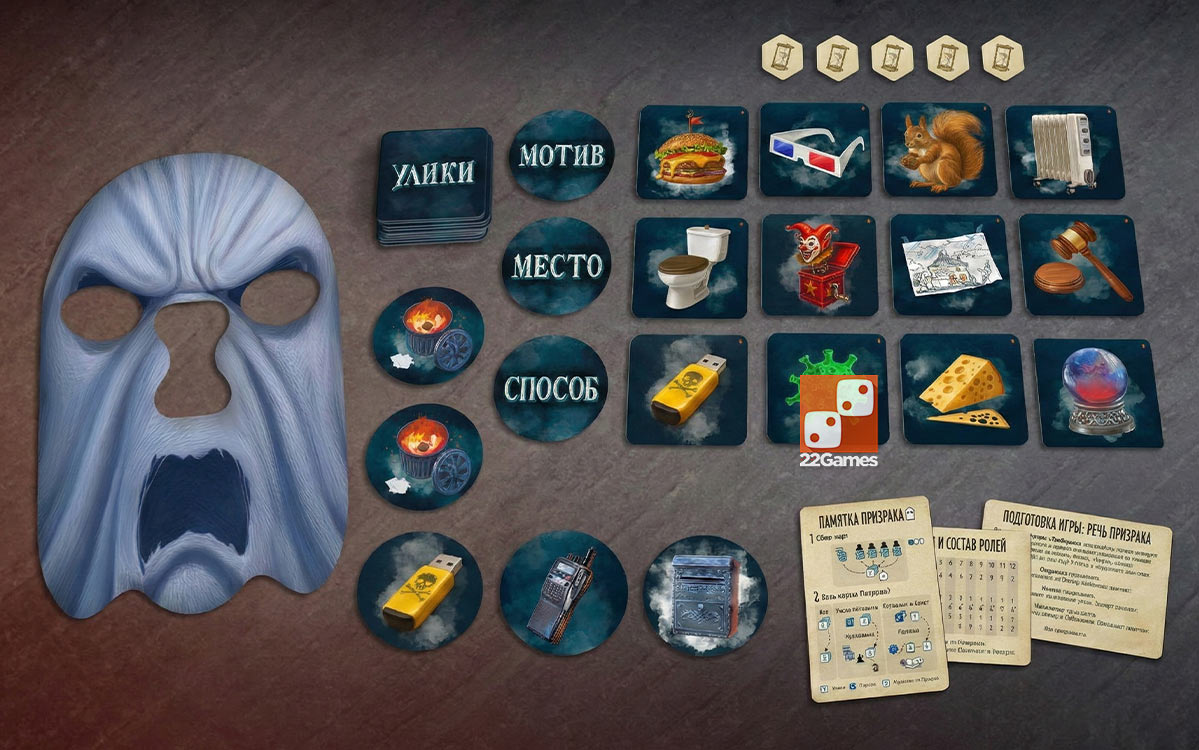
Task: Select the СПОСОБ round token
Action: (x=553, y=388)
